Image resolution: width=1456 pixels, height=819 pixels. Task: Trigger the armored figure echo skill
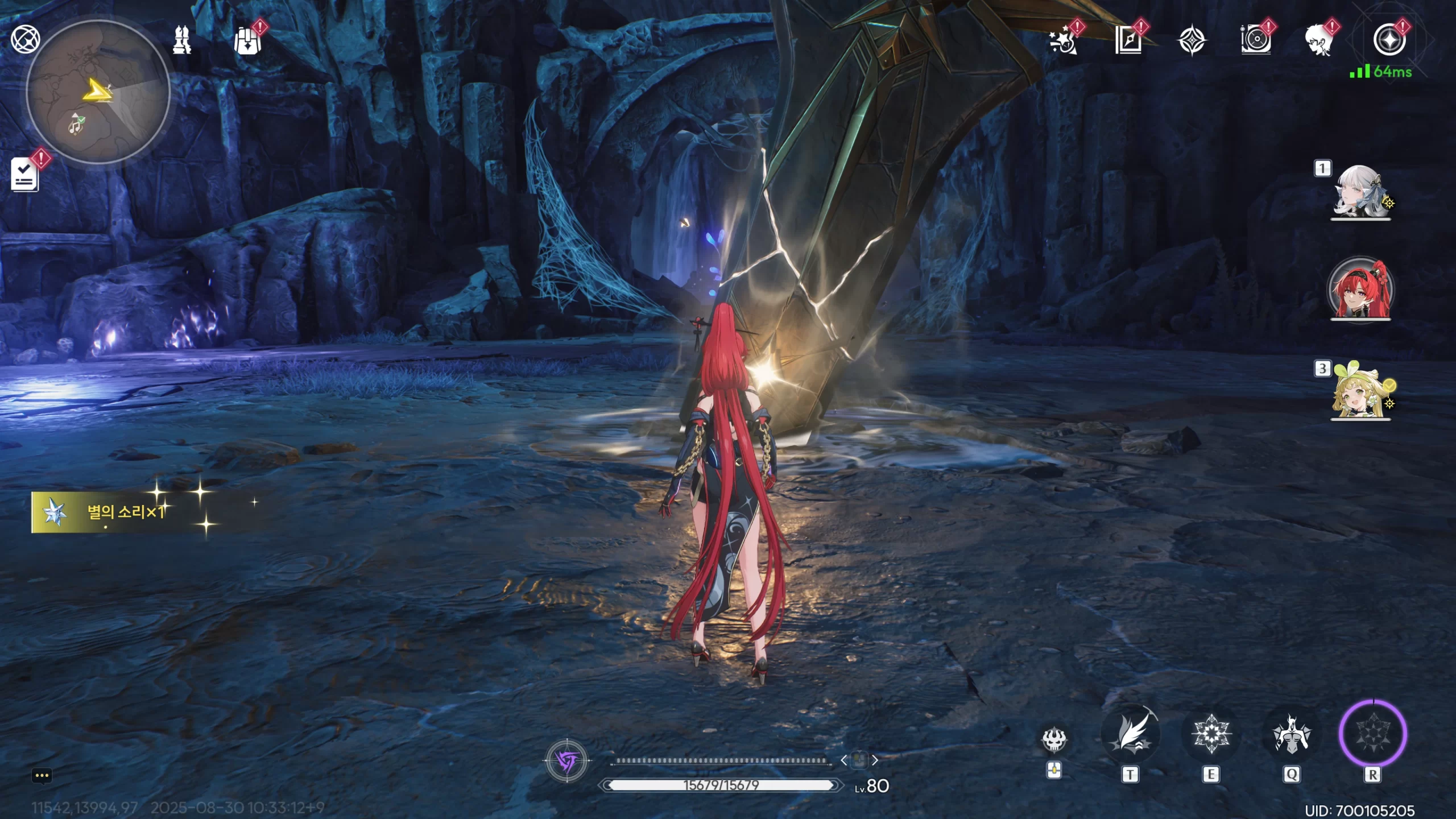1291,734
